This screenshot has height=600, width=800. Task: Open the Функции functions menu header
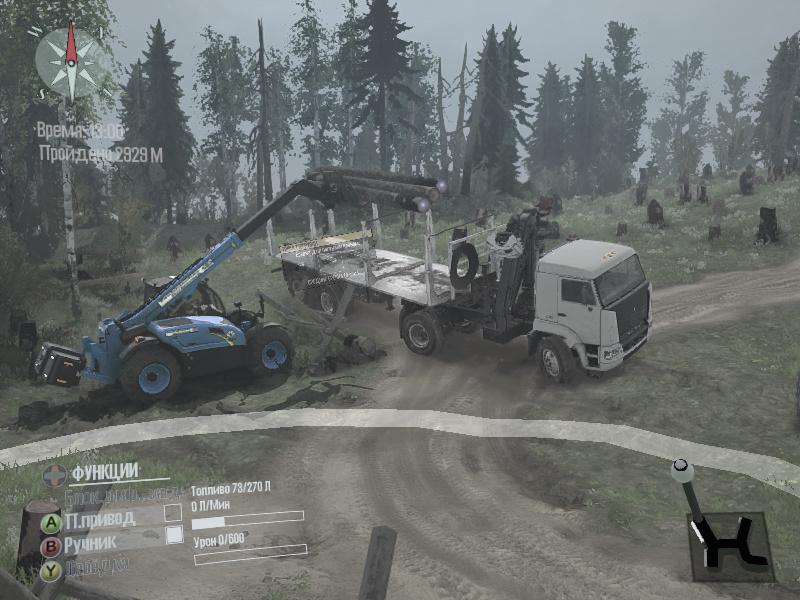pos(104,471)
